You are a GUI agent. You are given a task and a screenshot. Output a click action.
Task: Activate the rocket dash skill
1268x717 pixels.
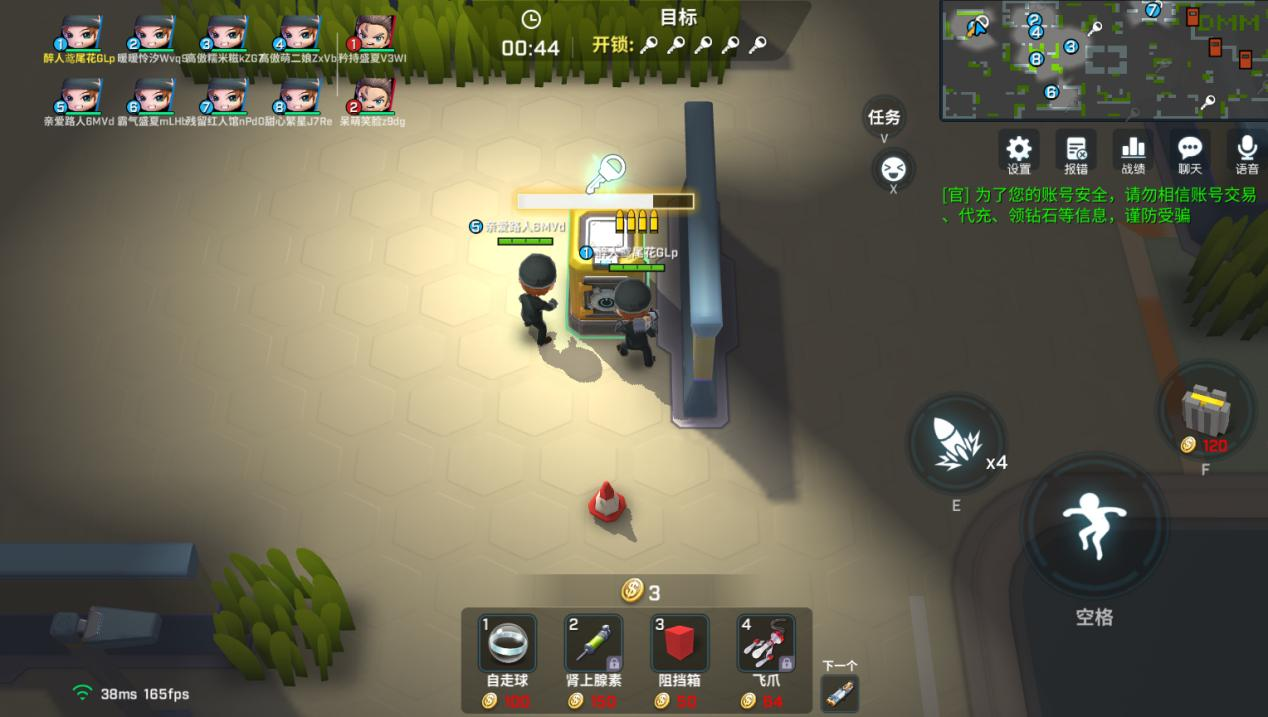tap(955, 444)
